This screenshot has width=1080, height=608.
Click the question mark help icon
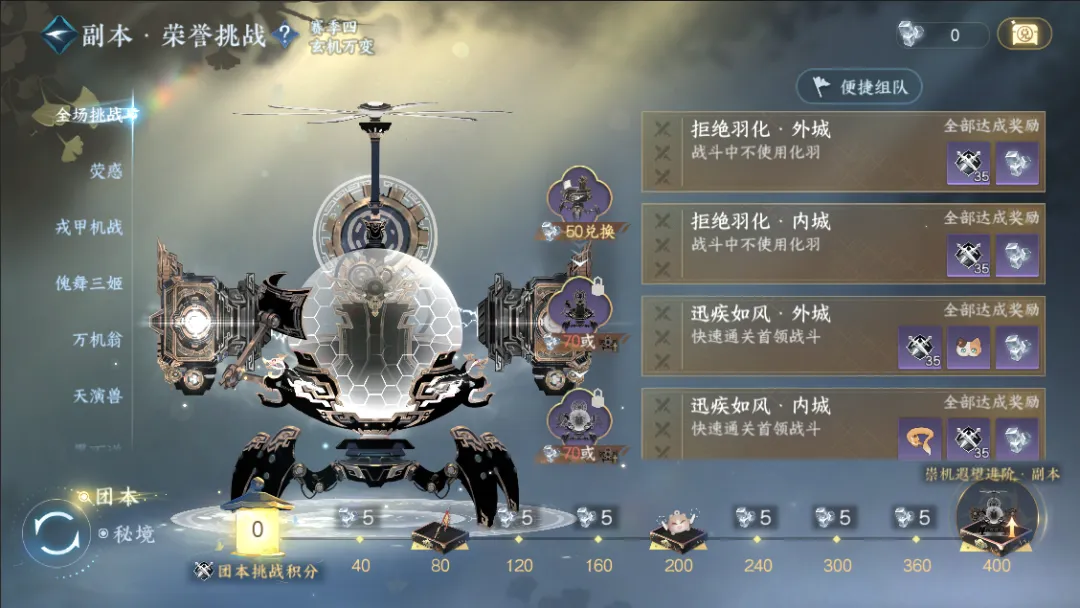285,37
